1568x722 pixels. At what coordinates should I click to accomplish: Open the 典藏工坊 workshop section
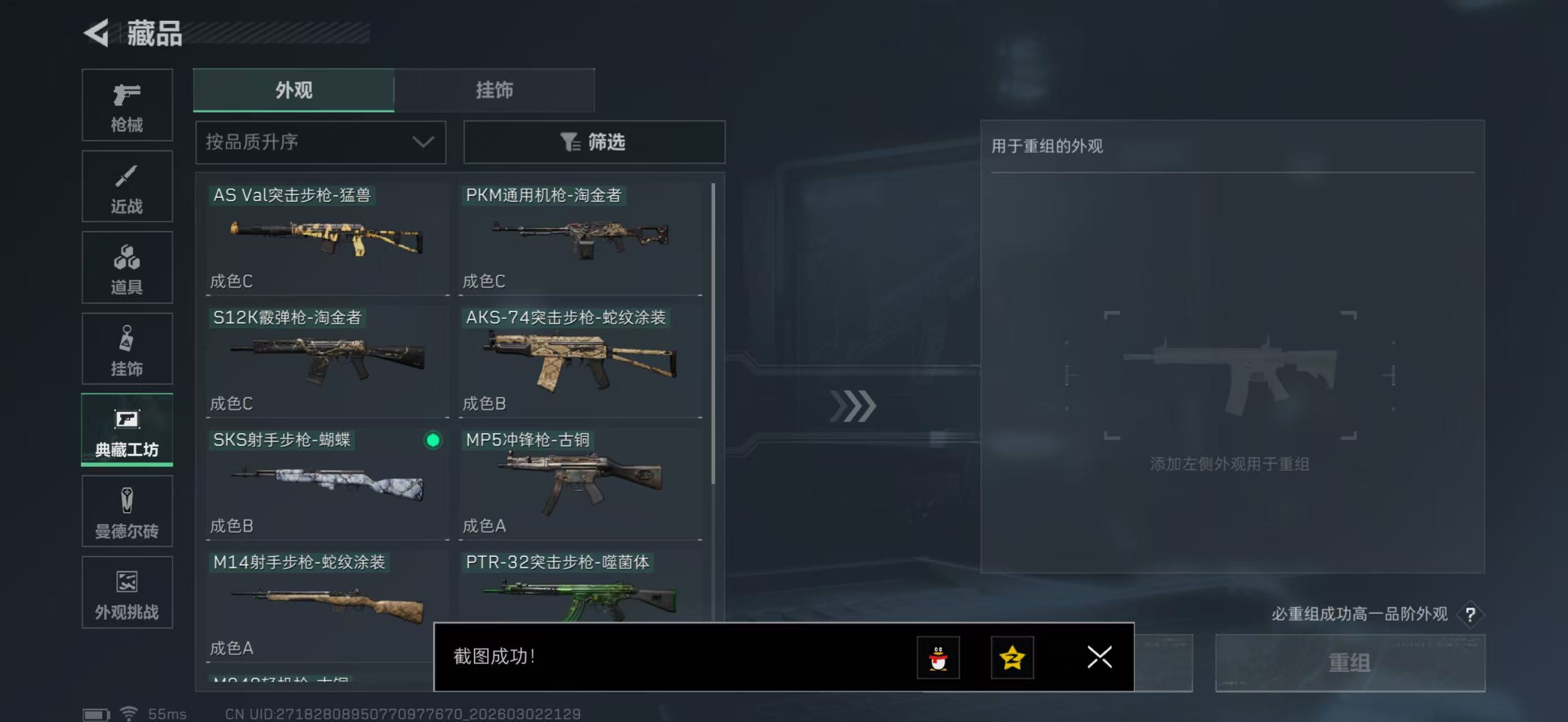click(x=127, y=430)
